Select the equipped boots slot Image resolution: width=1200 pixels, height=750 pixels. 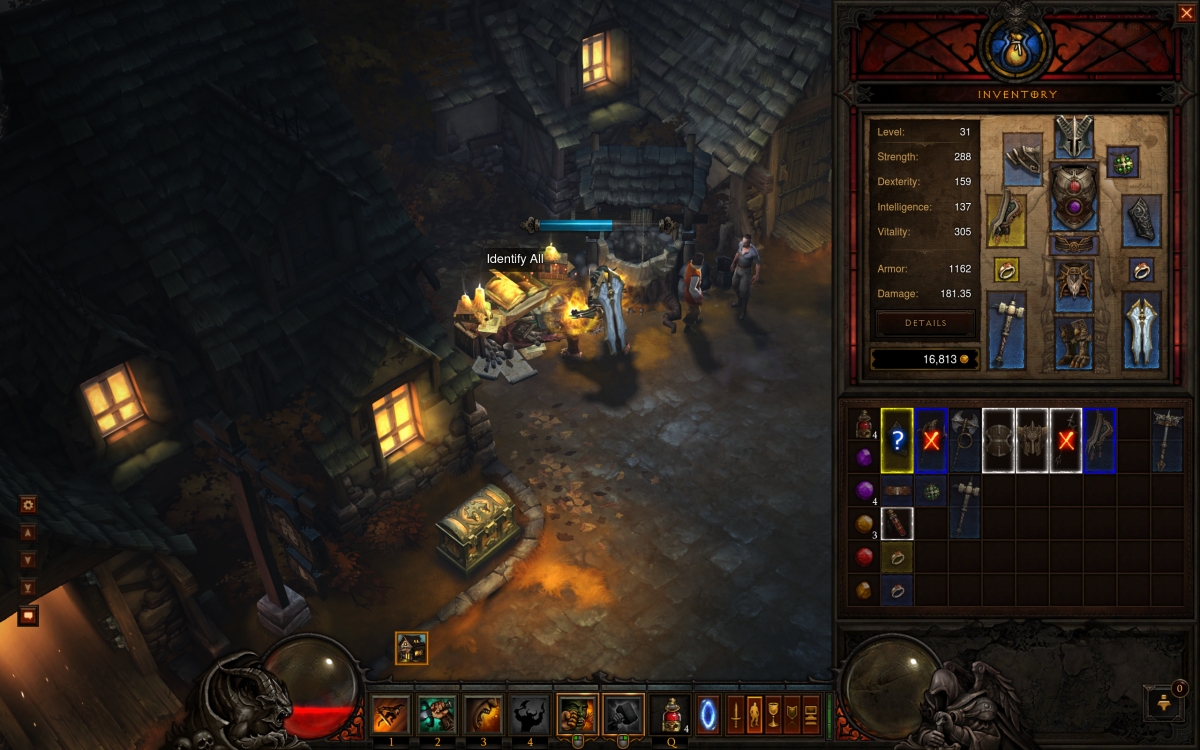(x=1074, y=343)
